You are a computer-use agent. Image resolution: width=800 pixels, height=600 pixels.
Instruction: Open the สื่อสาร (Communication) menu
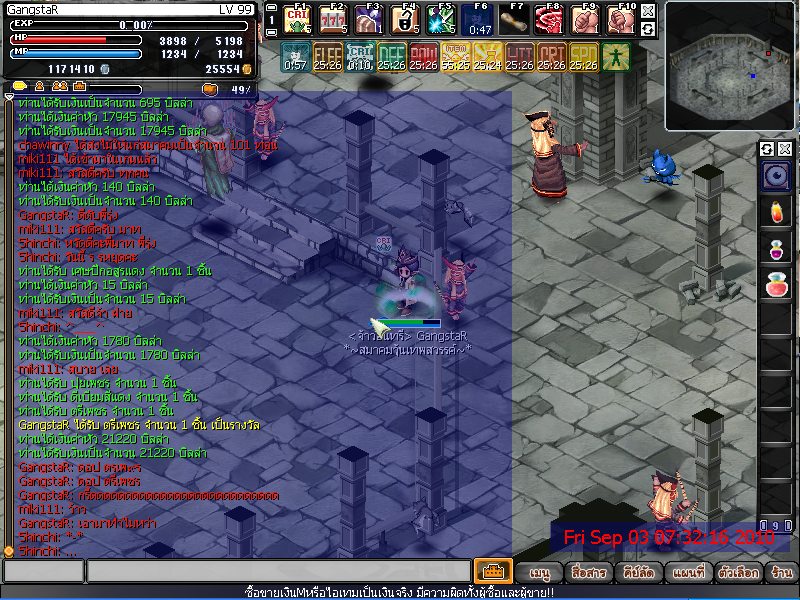point(589,573)
